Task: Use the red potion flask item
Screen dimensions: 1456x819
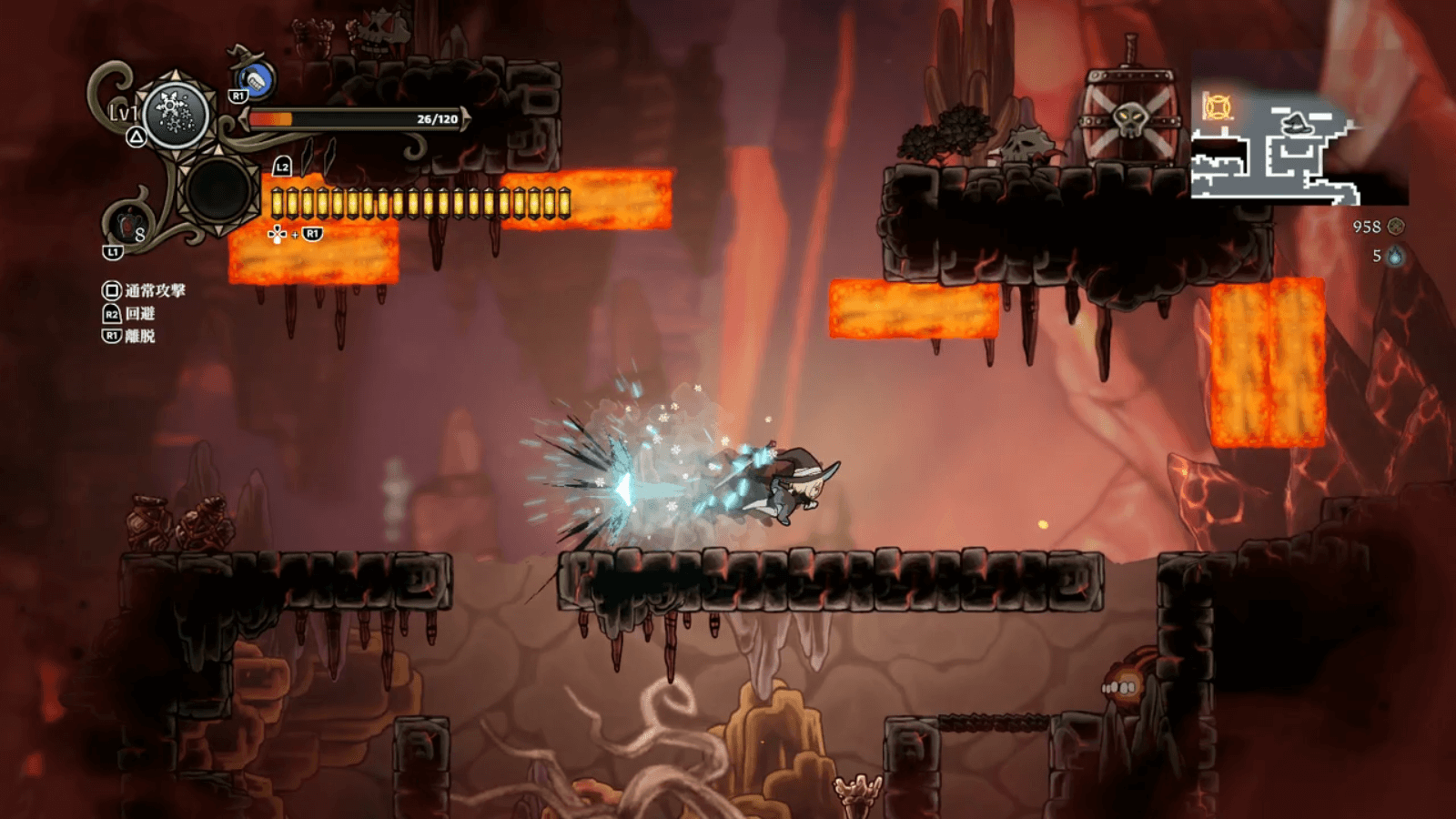Action: (x=126, y=224)
